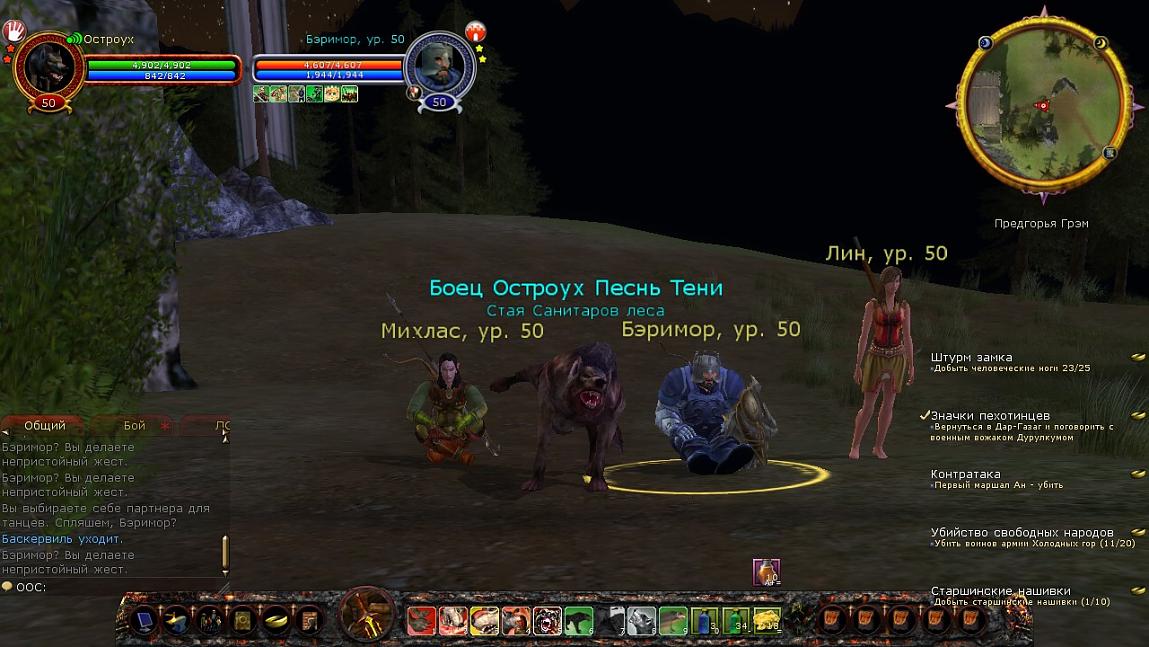Click the crescent moon button on the minimap's upper-right rim
Screen dimensions: 1149x647
pos(1101,43)
